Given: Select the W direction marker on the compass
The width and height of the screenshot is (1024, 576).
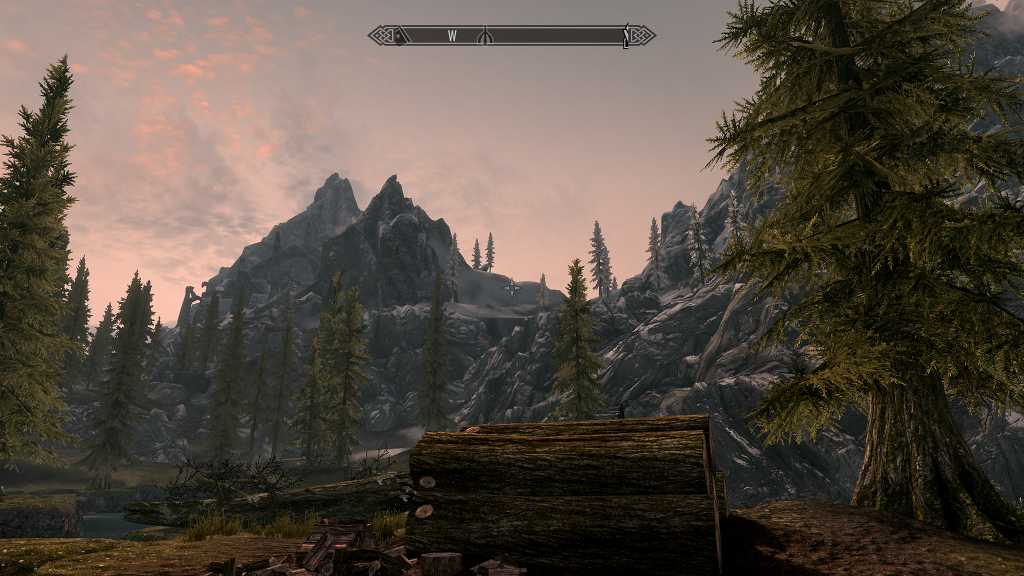Looking at the screenshot, I should pyautogui.click(x=452, y=36).
